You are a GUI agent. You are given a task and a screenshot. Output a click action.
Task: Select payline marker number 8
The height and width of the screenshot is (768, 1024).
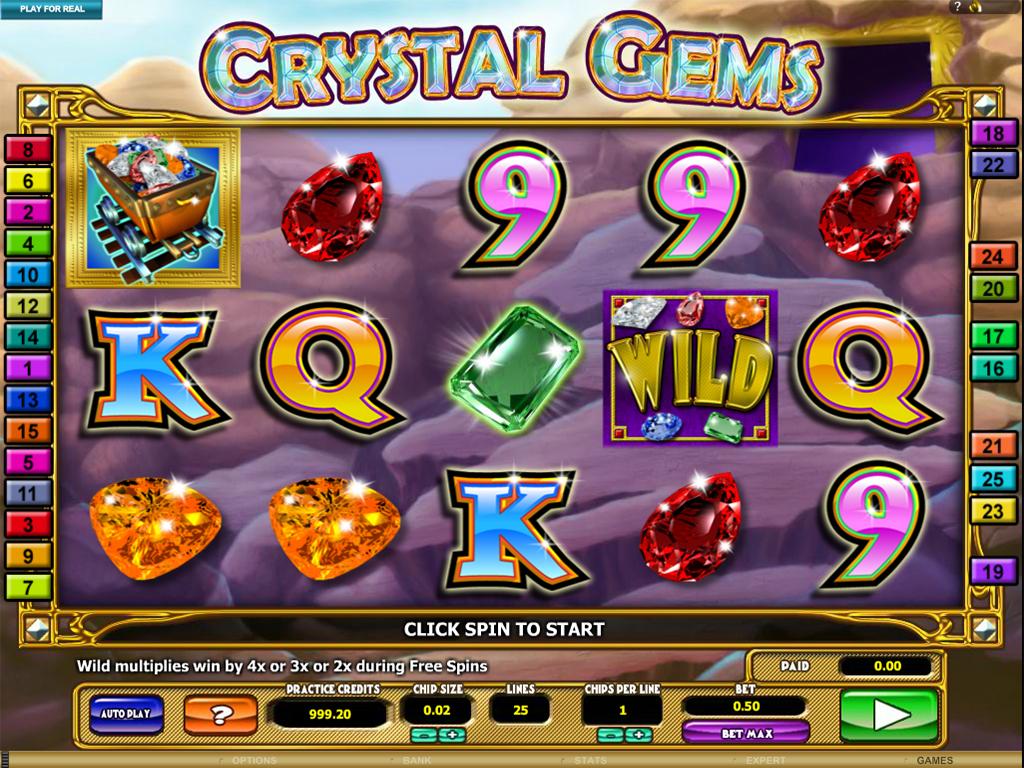click(x=28, y=150)
